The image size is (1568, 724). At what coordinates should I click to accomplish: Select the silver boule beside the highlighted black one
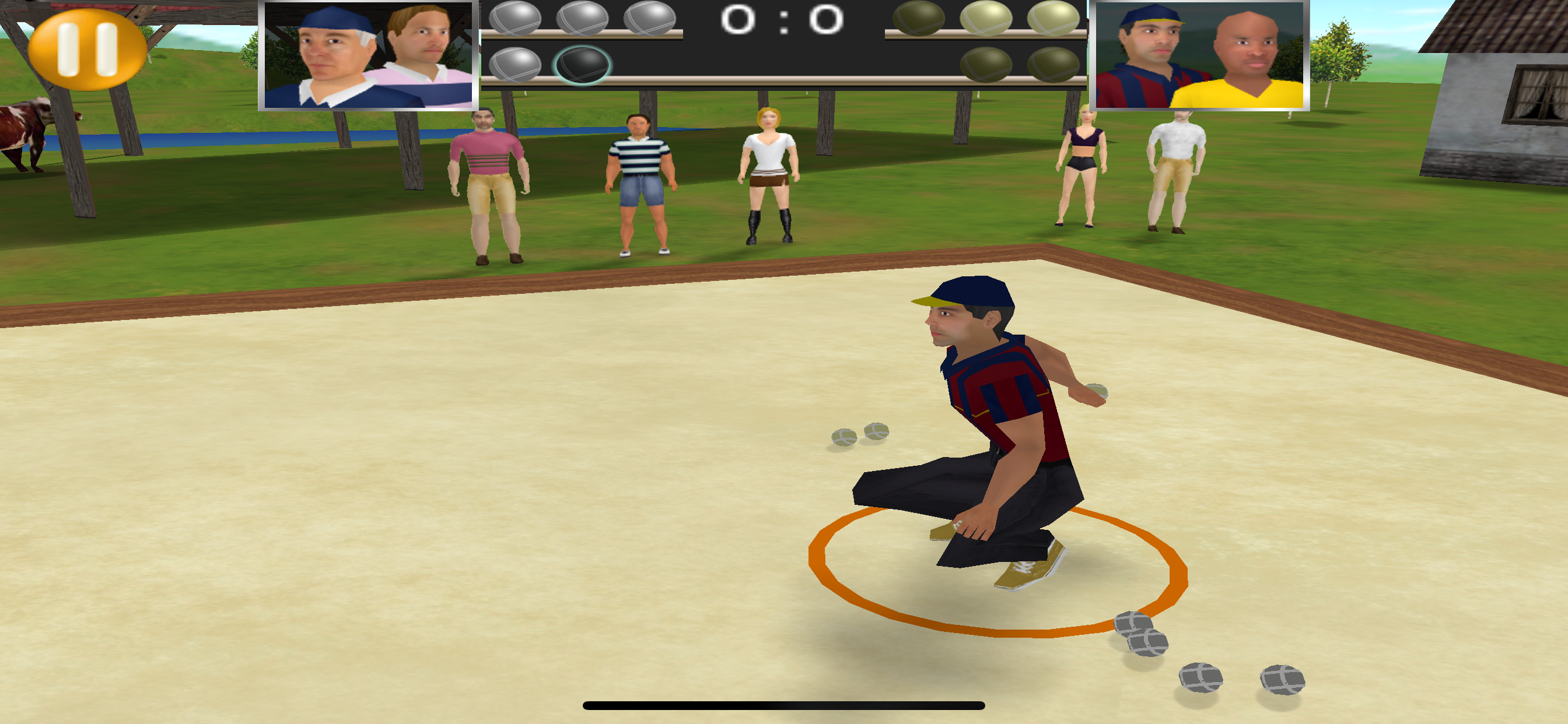pos(516,64)
